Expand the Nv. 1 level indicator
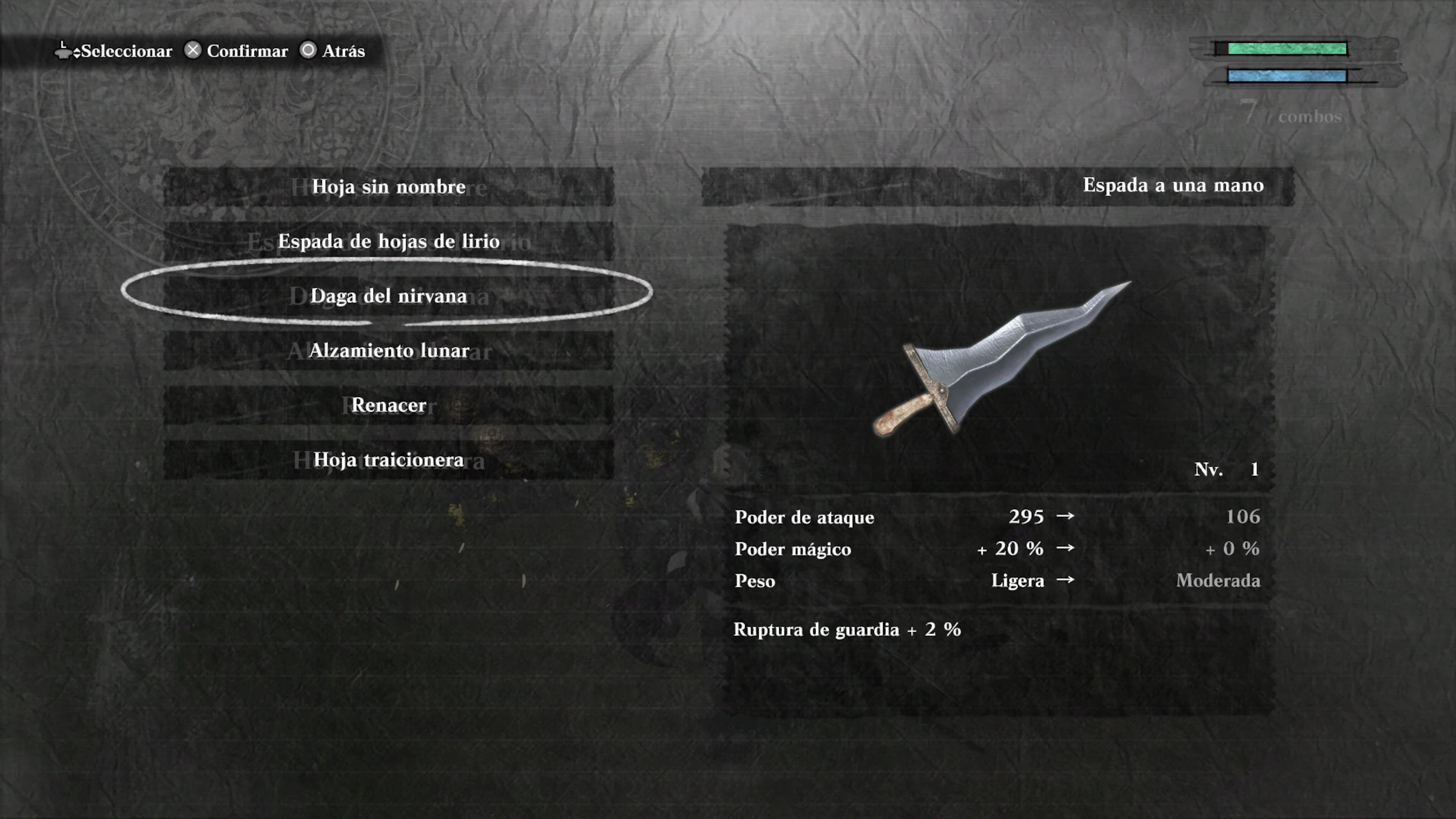1456x819 pixels. 1227,469
